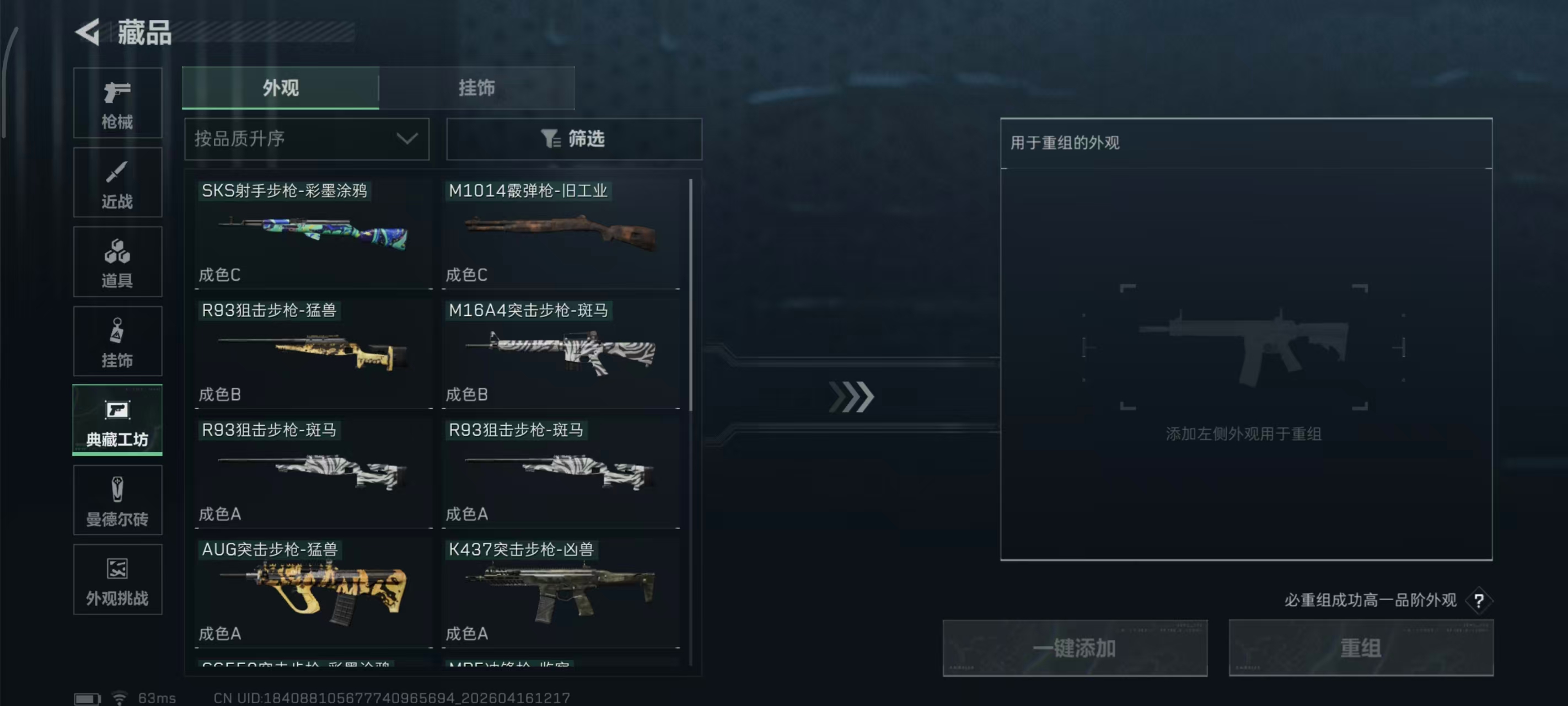
Task: Select the 枪械 category in the sidebar
Action: coord(117,104)
